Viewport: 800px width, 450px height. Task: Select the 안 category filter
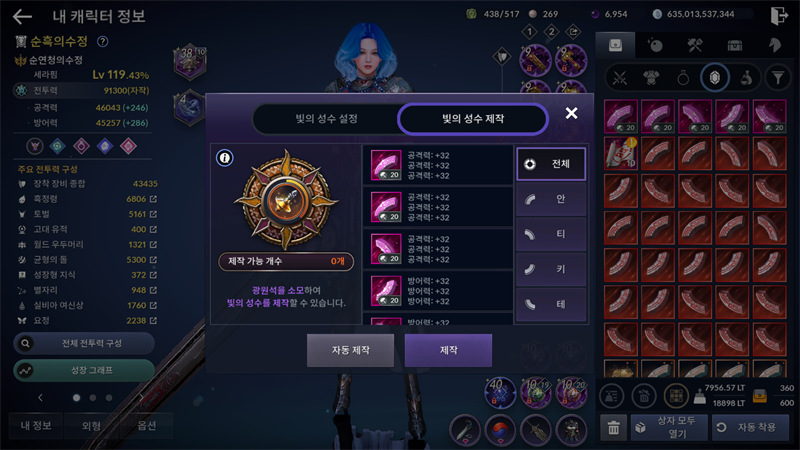[x=550, y=199]
